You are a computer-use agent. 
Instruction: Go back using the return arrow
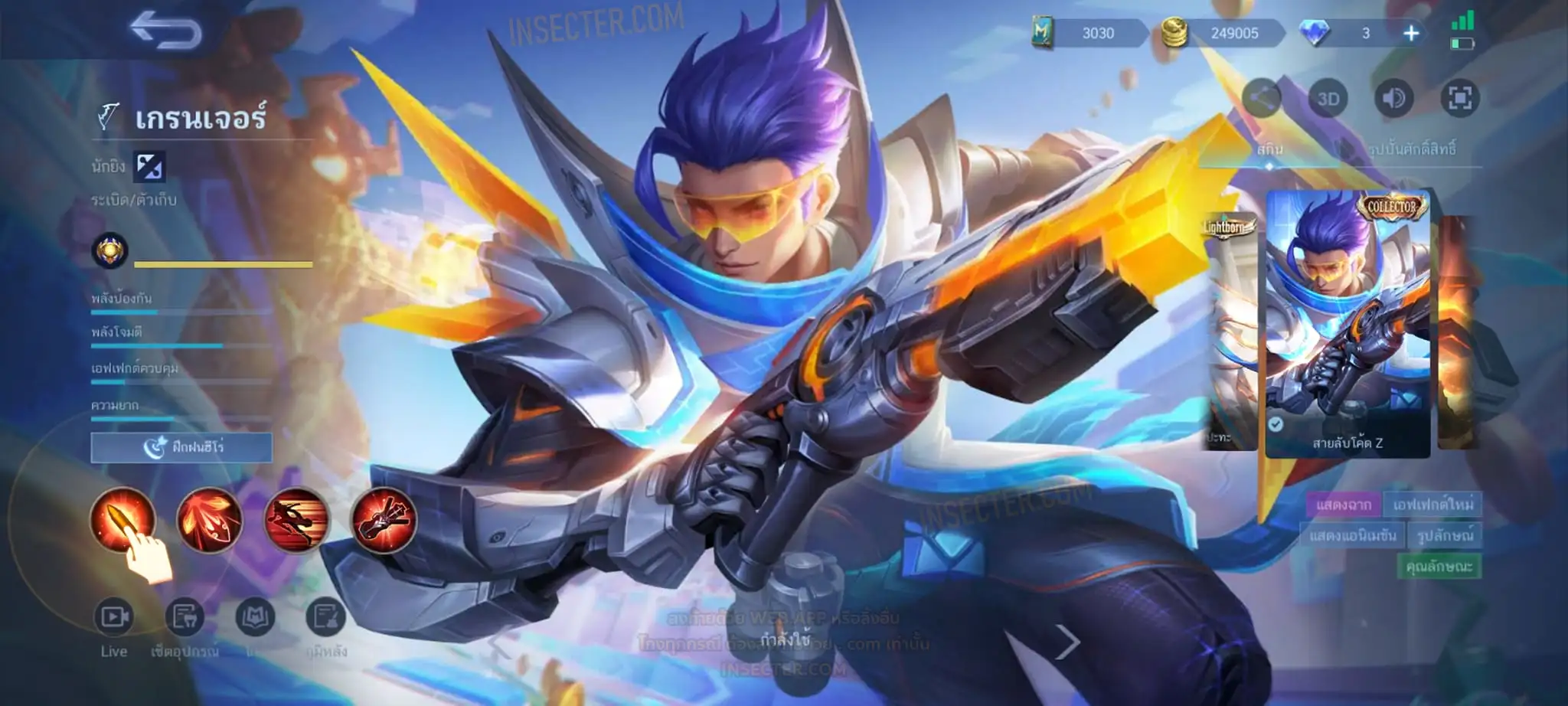pos(165,31)
